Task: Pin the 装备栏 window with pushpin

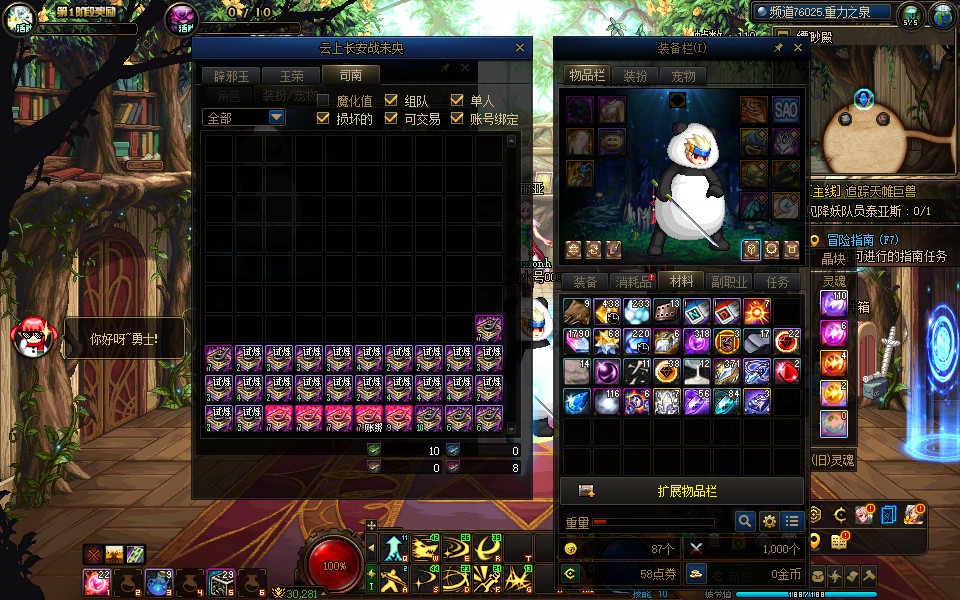Action: tap(778, 47)
